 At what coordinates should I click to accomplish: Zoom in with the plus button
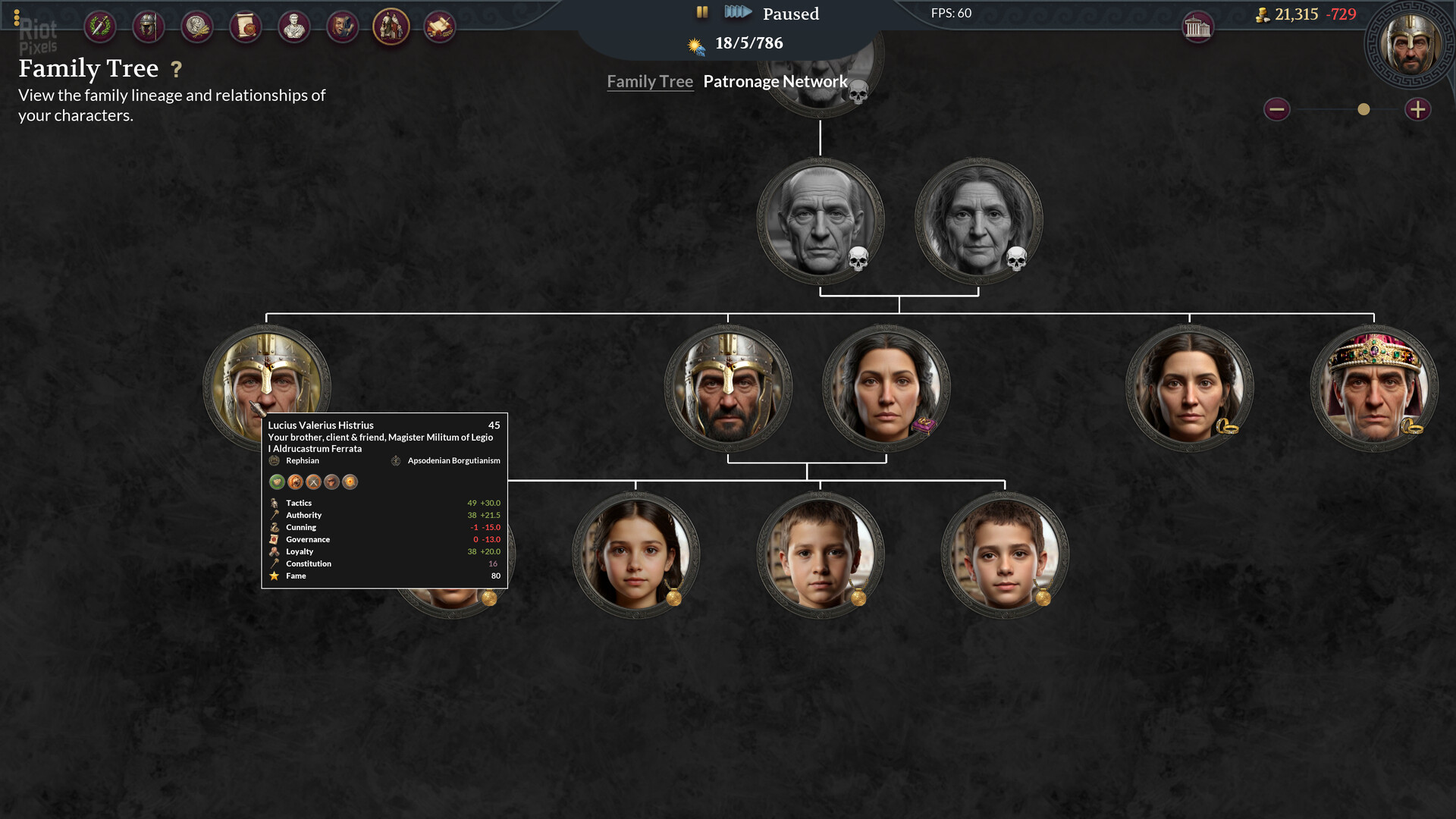point(1417,109)
